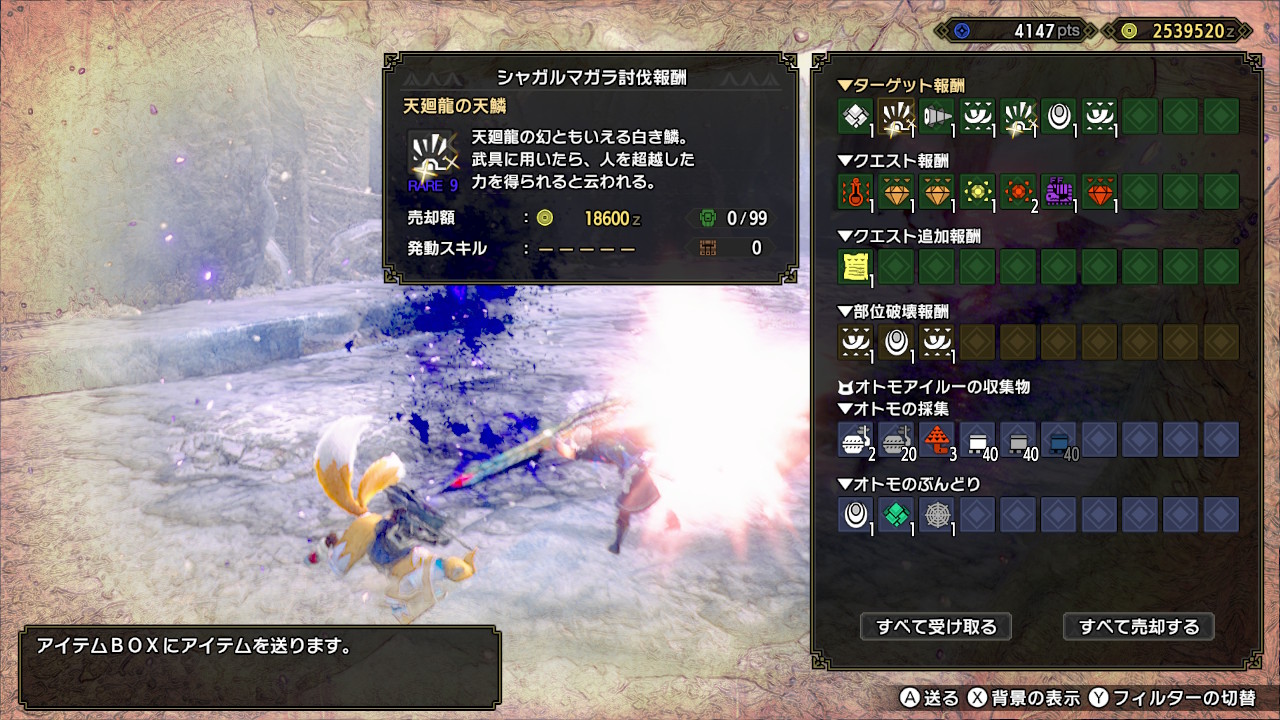Image resolution: width=1280 pixels, height=720 pixels.
Task: Select the map scrap in クエスト追加報酬
Action: click(854, 267)
